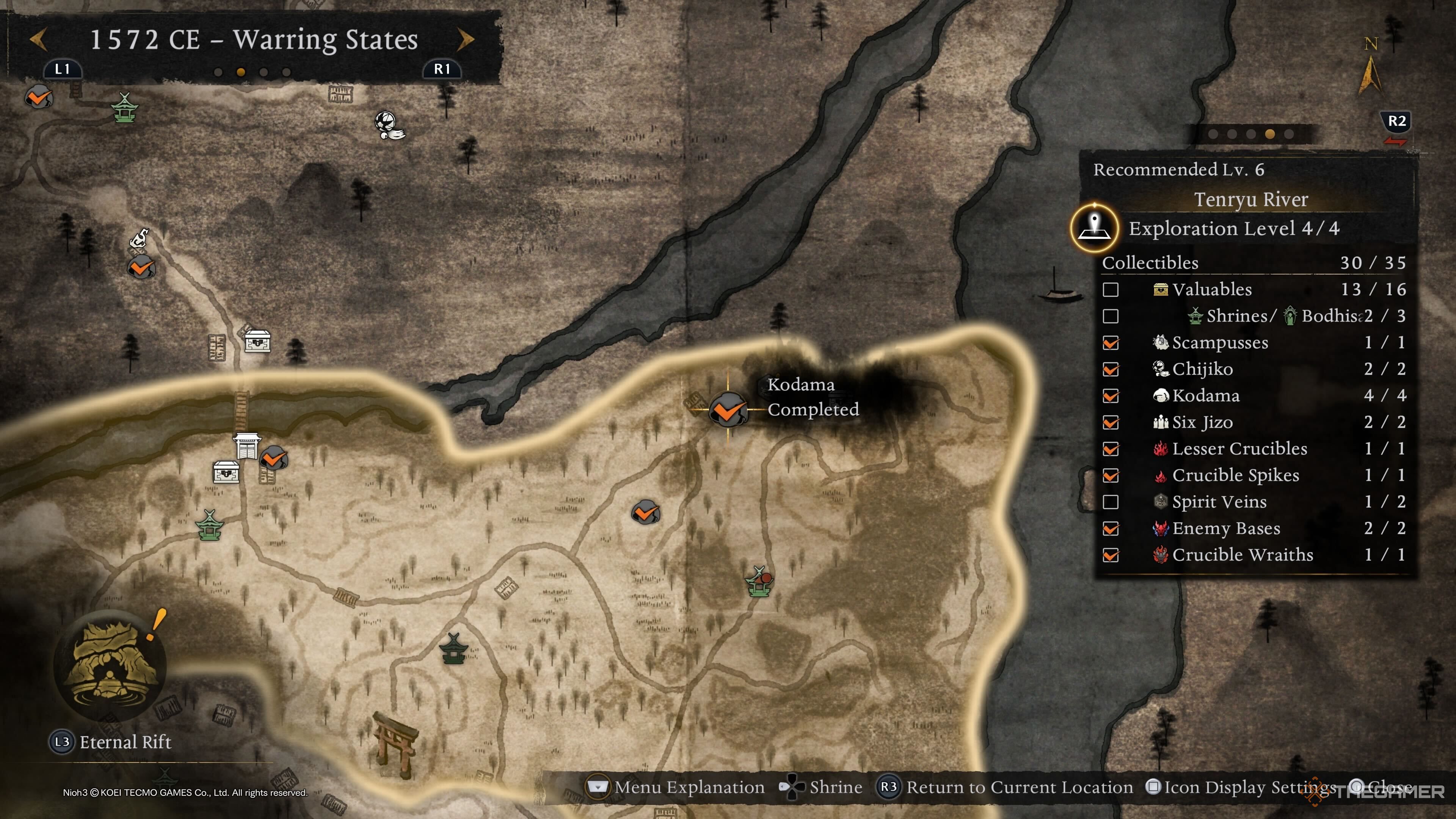The height and width of the screenshot is (819, 1456).
Task: Uncheck the Enemy Bases filter
Action: [x=1111, y=529]
